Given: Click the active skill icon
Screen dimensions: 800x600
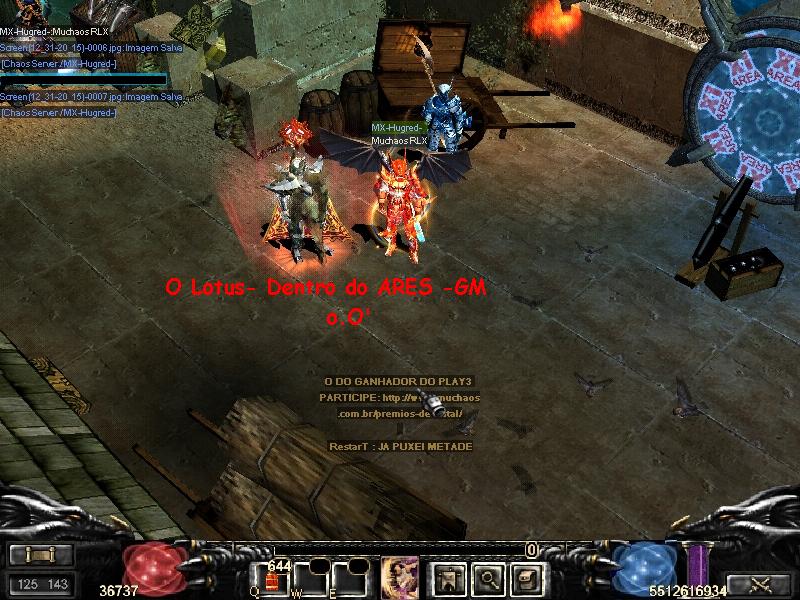Looking at the screenshot, I should click(399, 577).
